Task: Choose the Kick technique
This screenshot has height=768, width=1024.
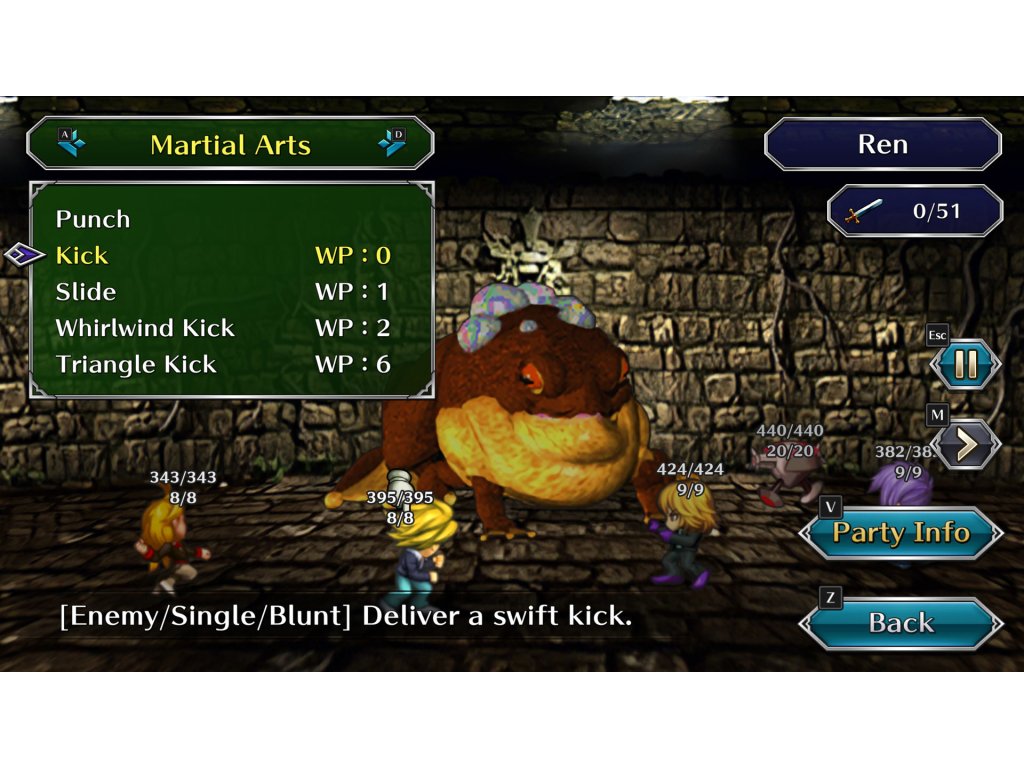Action: [x=82, y=255]
